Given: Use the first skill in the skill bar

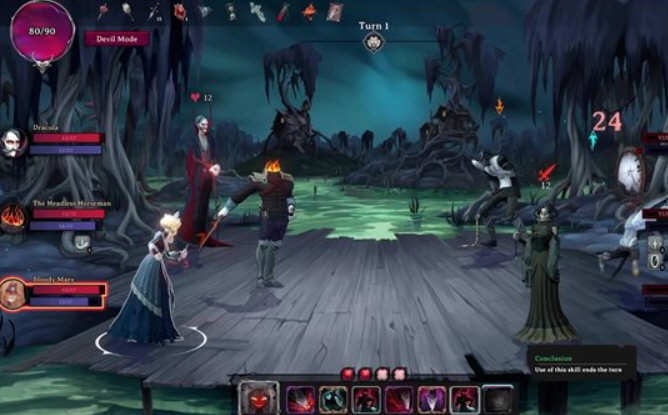Looking at the screenshot, I should tap(301, 399).
